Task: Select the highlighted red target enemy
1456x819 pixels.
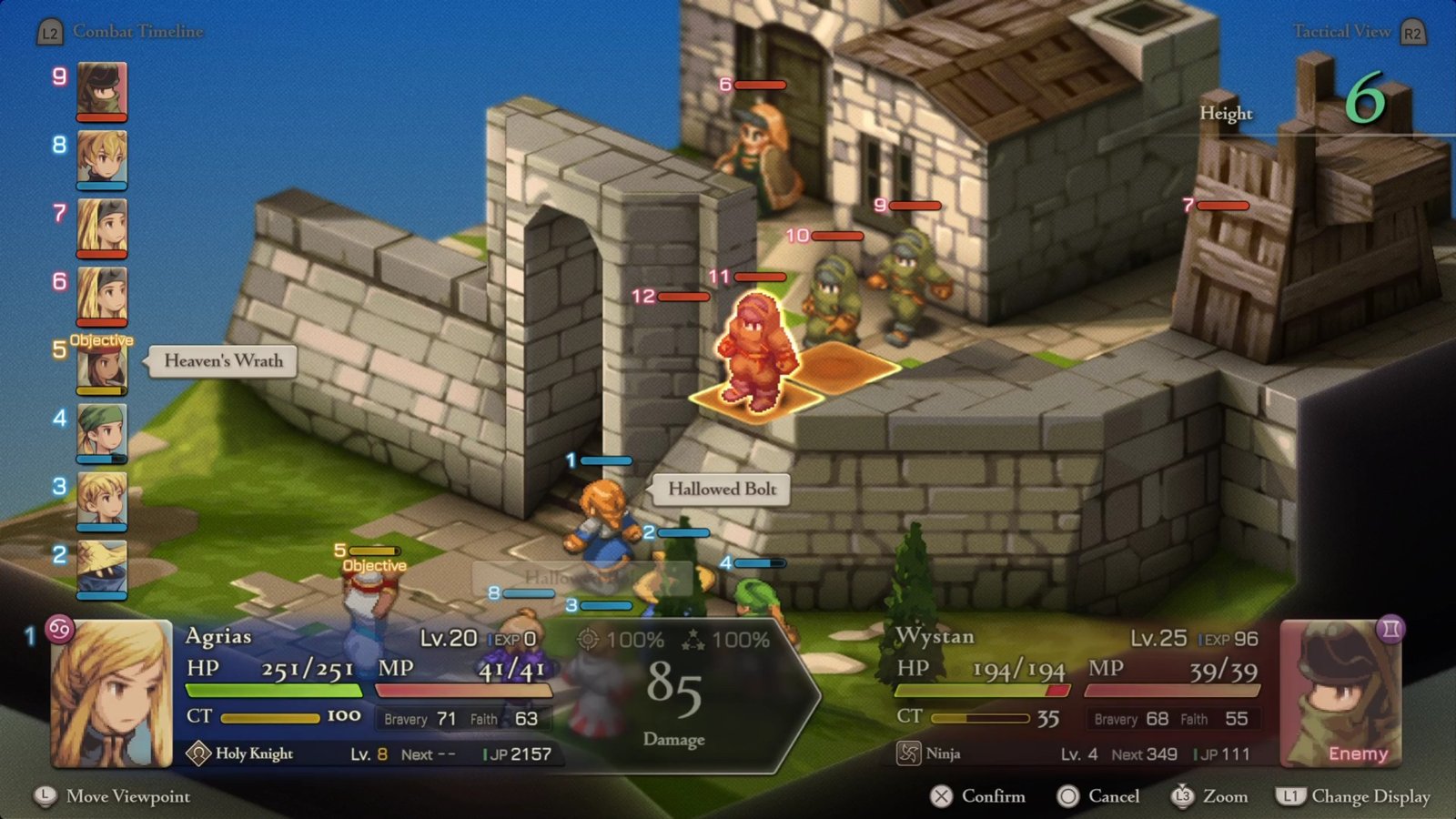Action: 754,350
